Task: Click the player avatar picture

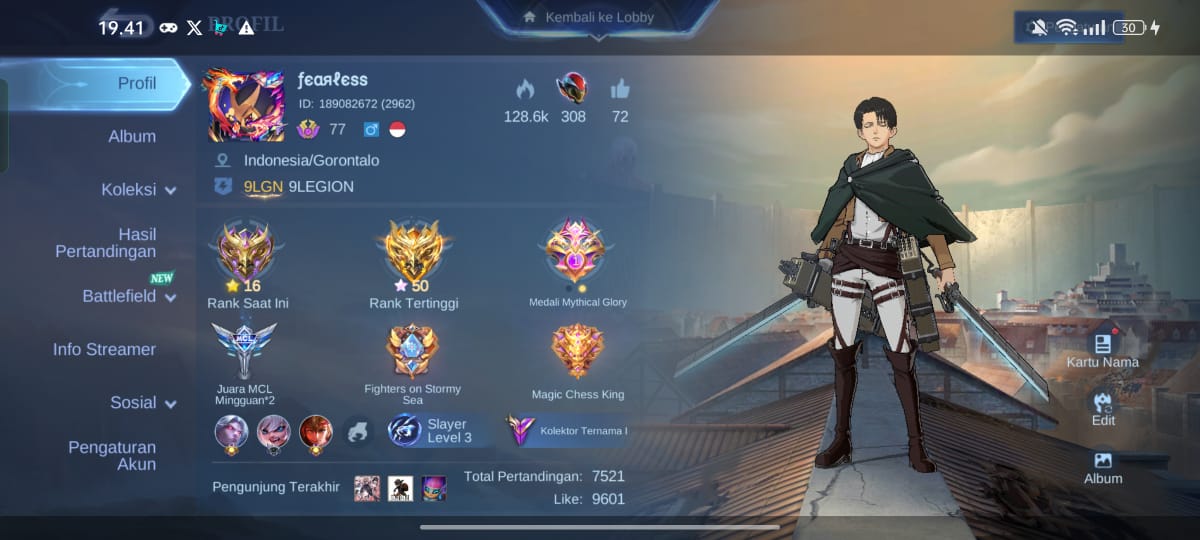Action: coord(246,105)
